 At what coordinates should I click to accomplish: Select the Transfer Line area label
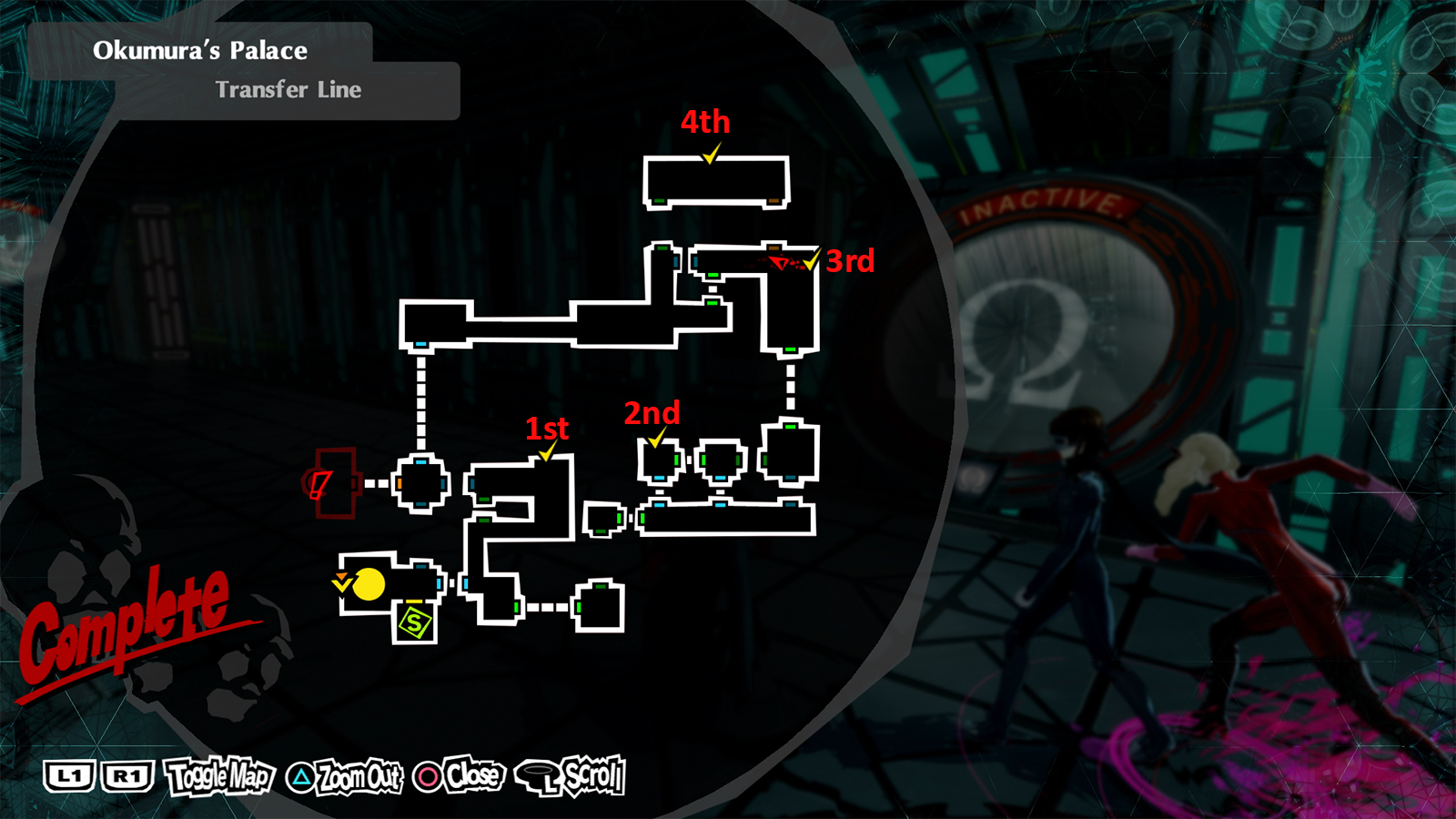point(288,90)
